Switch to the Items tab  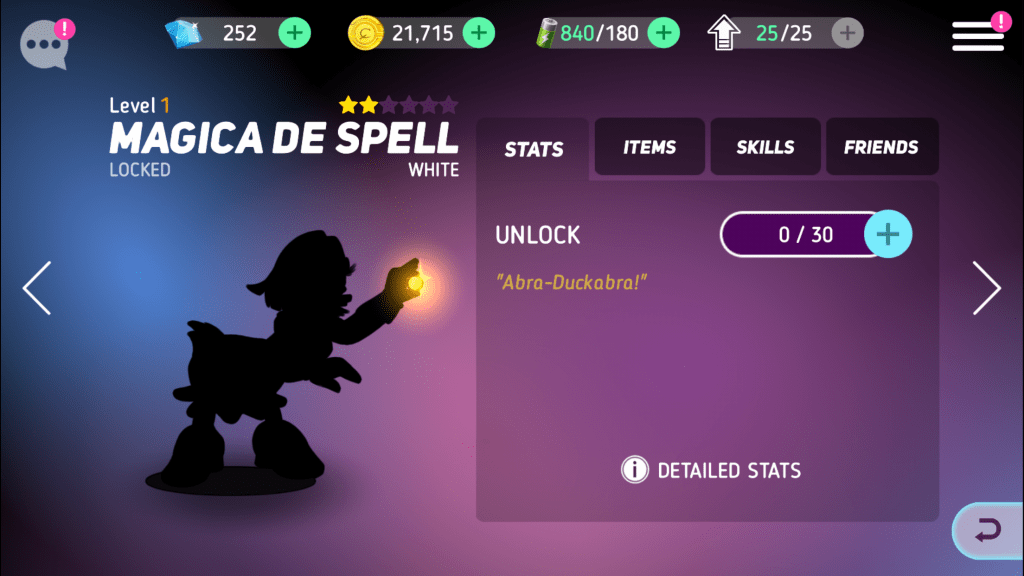[x=650, y=147]
